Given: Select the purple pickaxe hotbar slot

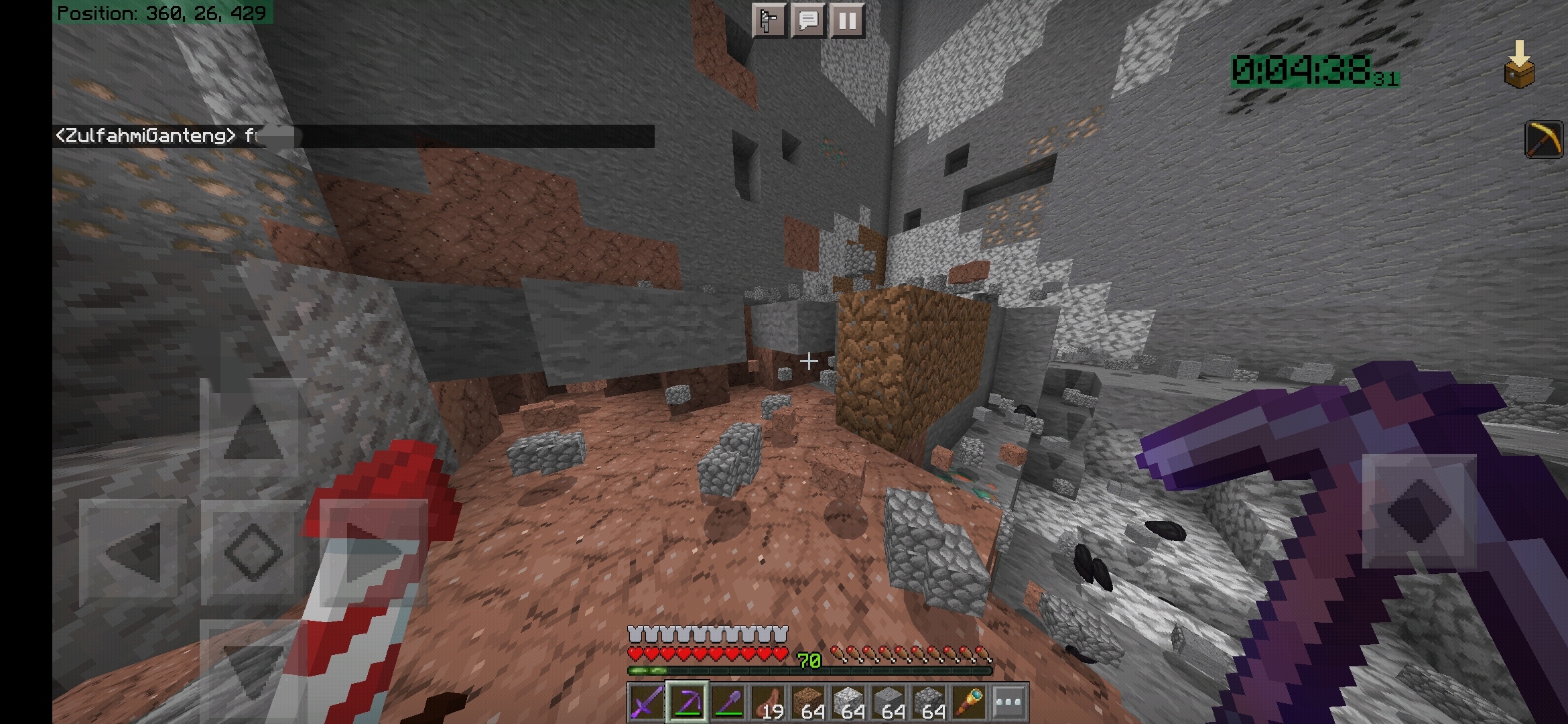Looking at the screenshot, I should (x=687, y=703).
